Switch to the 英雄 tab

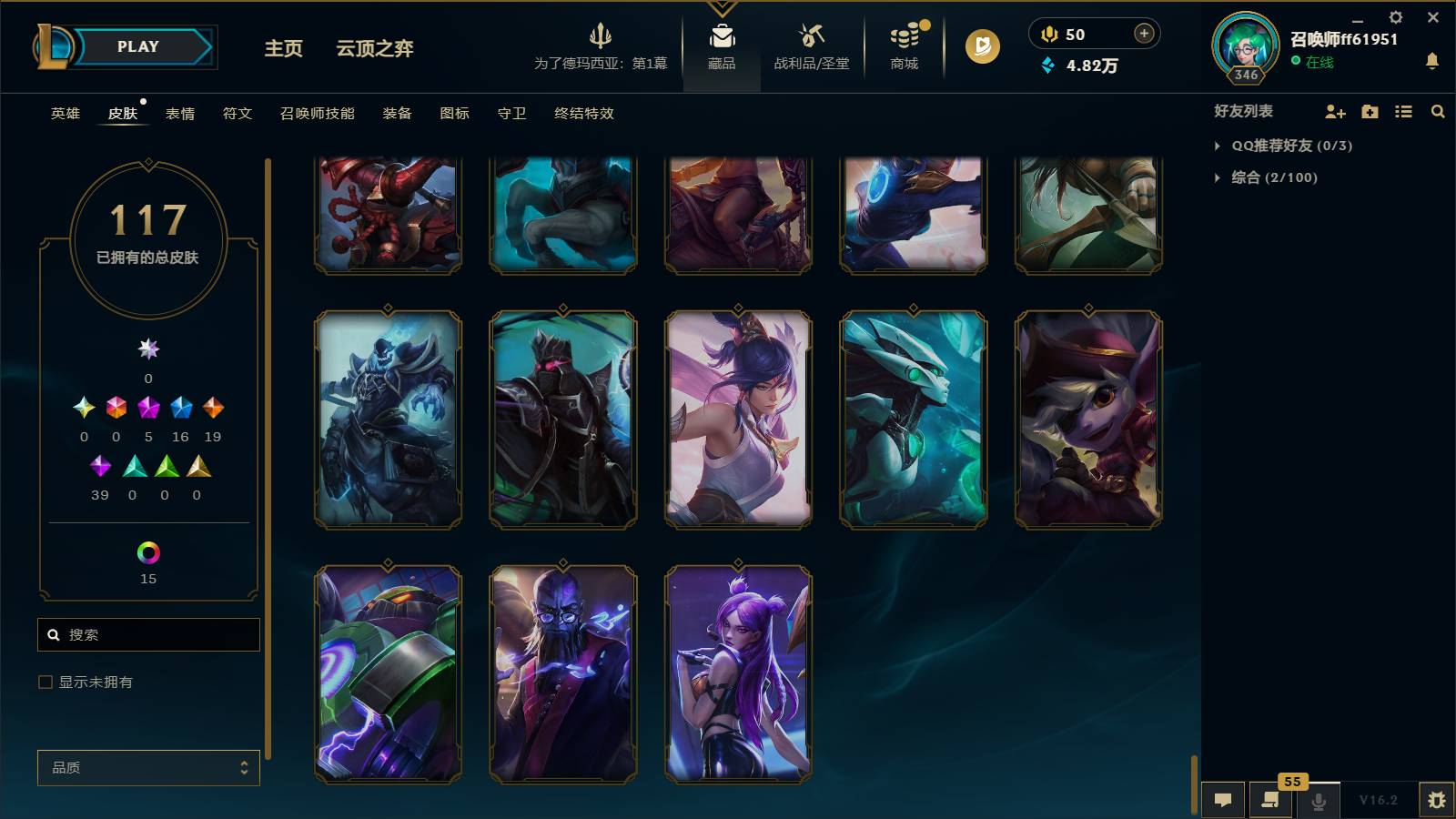pyautogui.click(x=64, y=113)
